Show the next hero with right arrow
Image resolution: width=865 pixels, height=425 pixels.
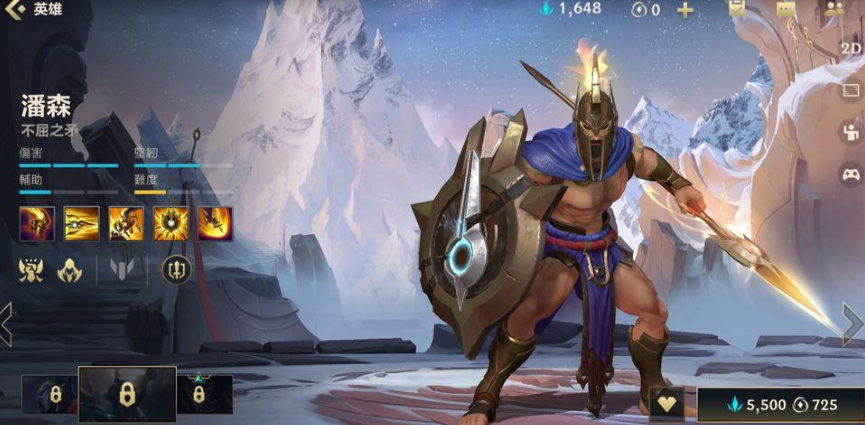pos(852,324)
